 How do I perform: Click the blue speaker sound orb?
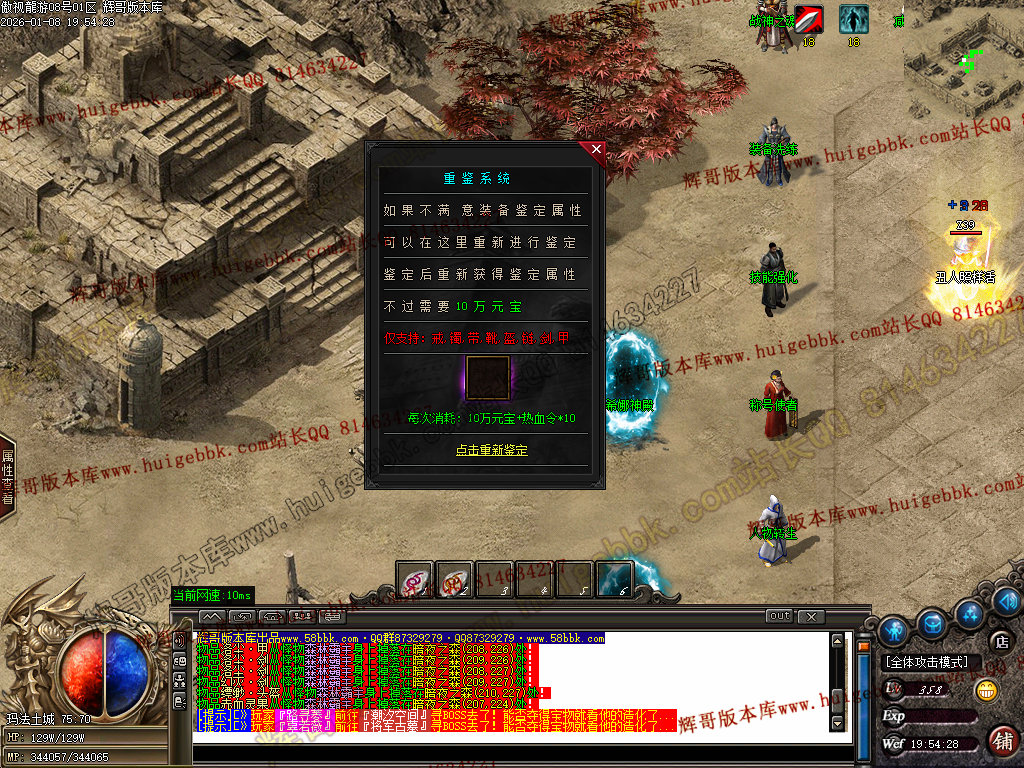[1008, 601]
